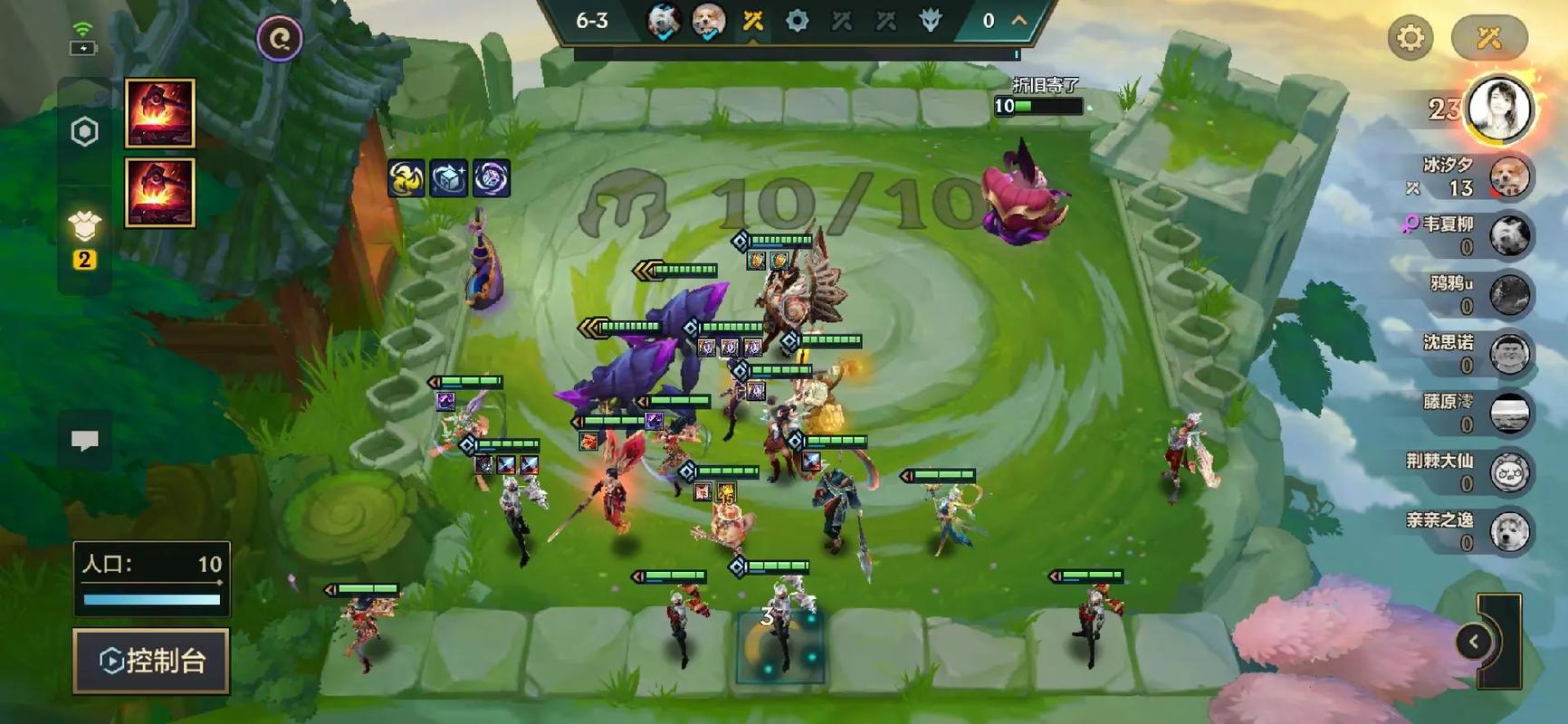Screen dimensions: 1568x724
Task: Inspect the blue cube augment icon
Action: 448,178
